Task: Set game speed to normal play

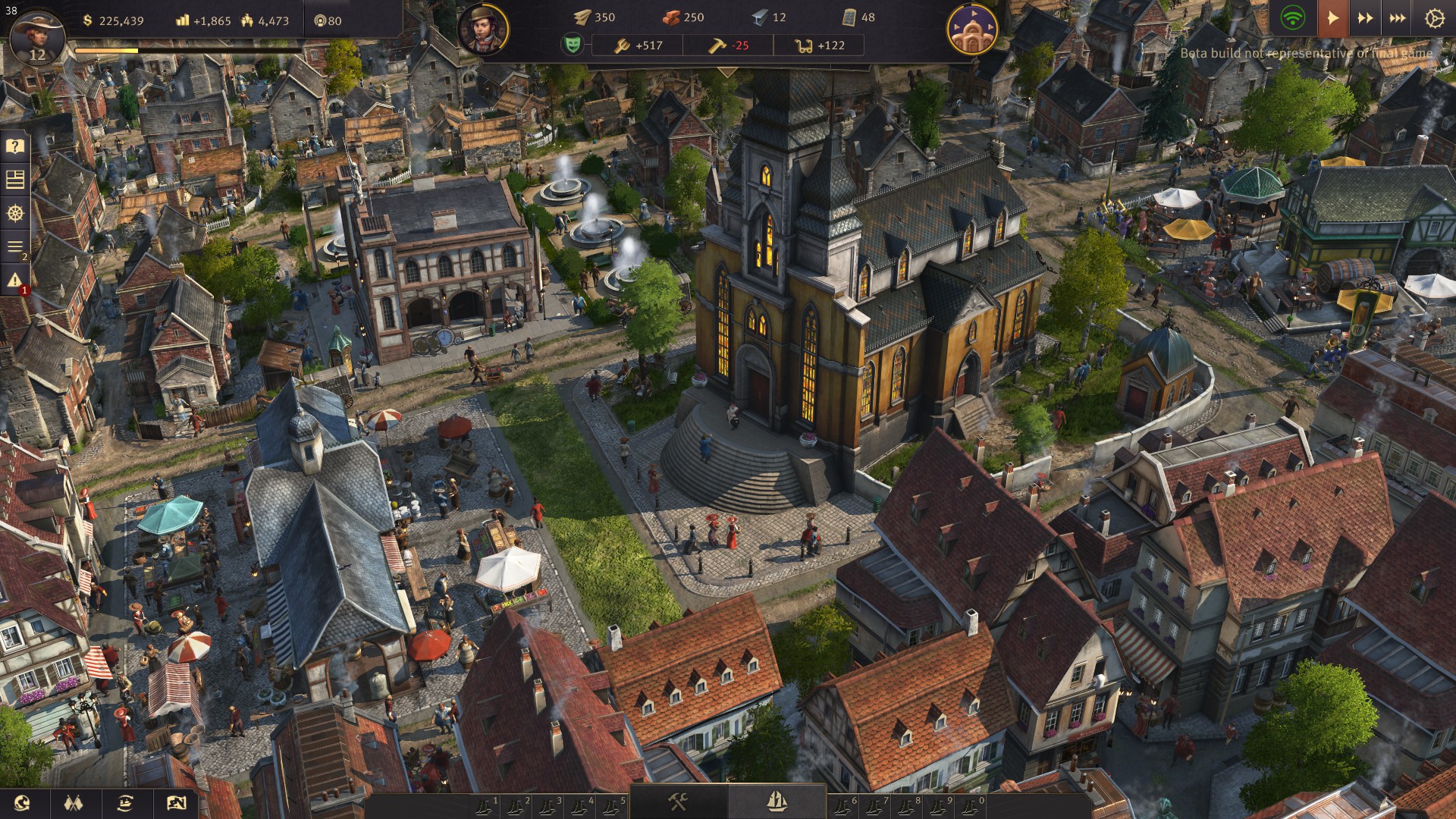Action: (x=1332, y=18)
